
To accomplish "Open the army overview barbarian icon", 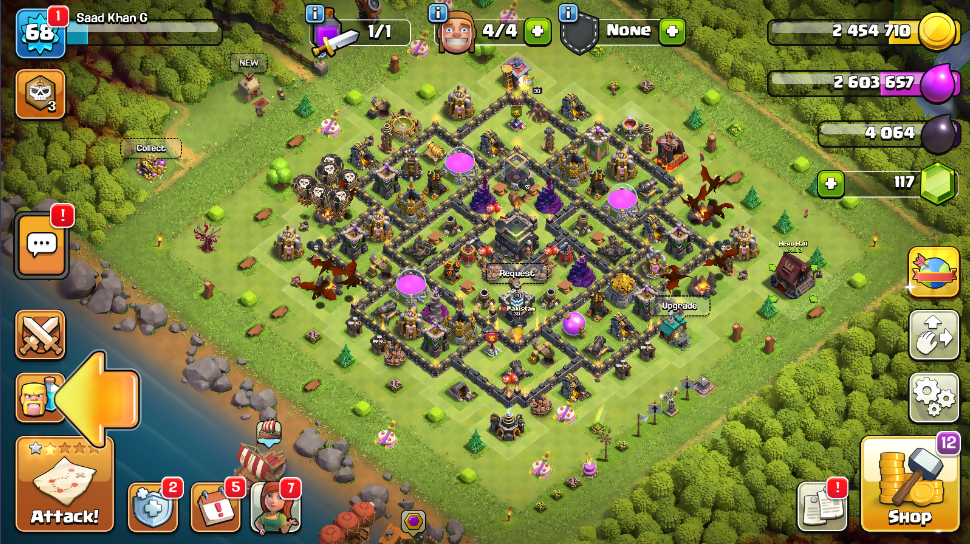I will click(36, 397).
